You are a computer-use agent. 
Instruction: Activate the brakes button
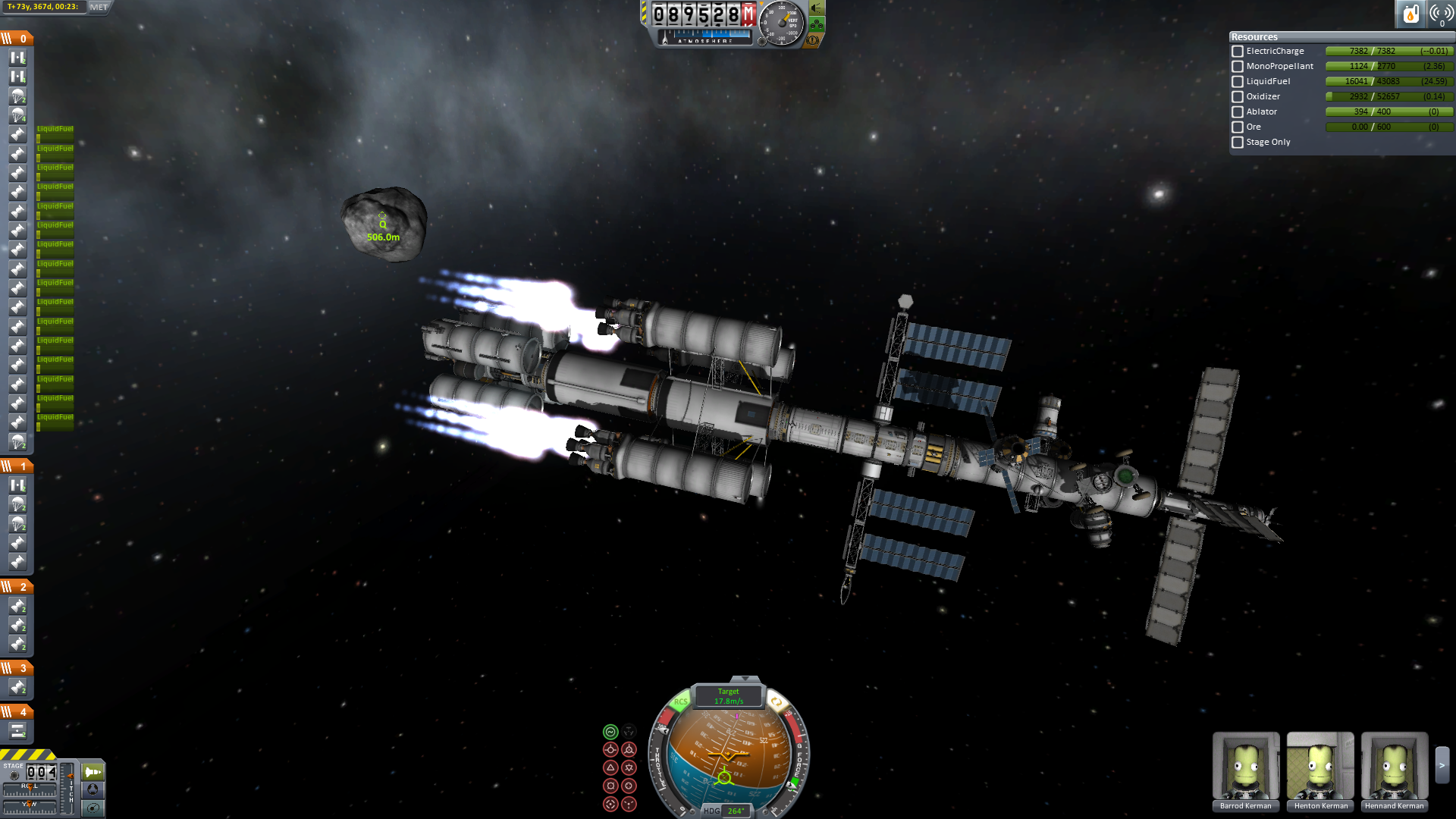pos(813,40)
